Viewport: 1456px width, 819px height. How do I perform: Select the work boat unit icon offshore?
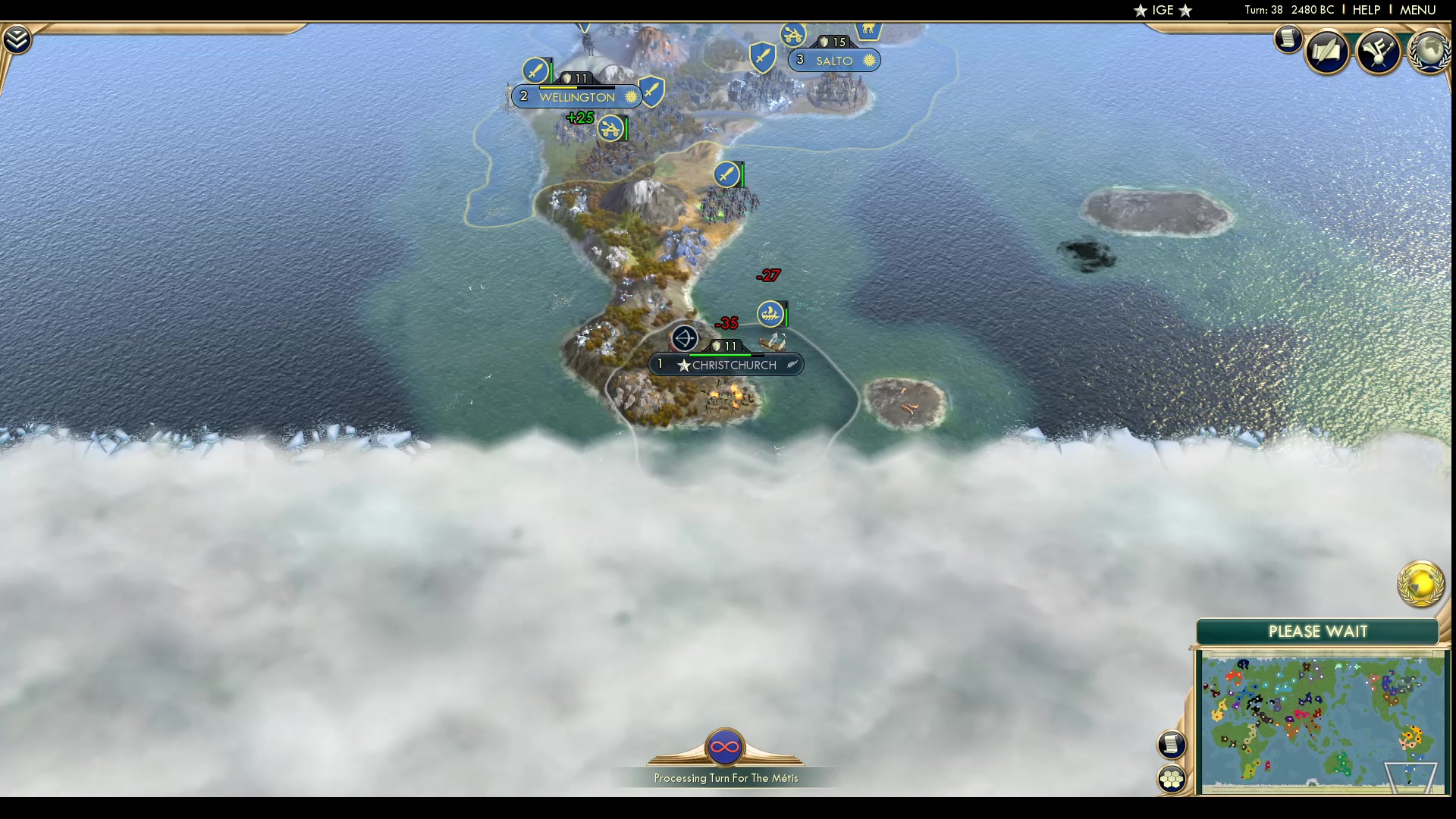[x=770, y=312]
